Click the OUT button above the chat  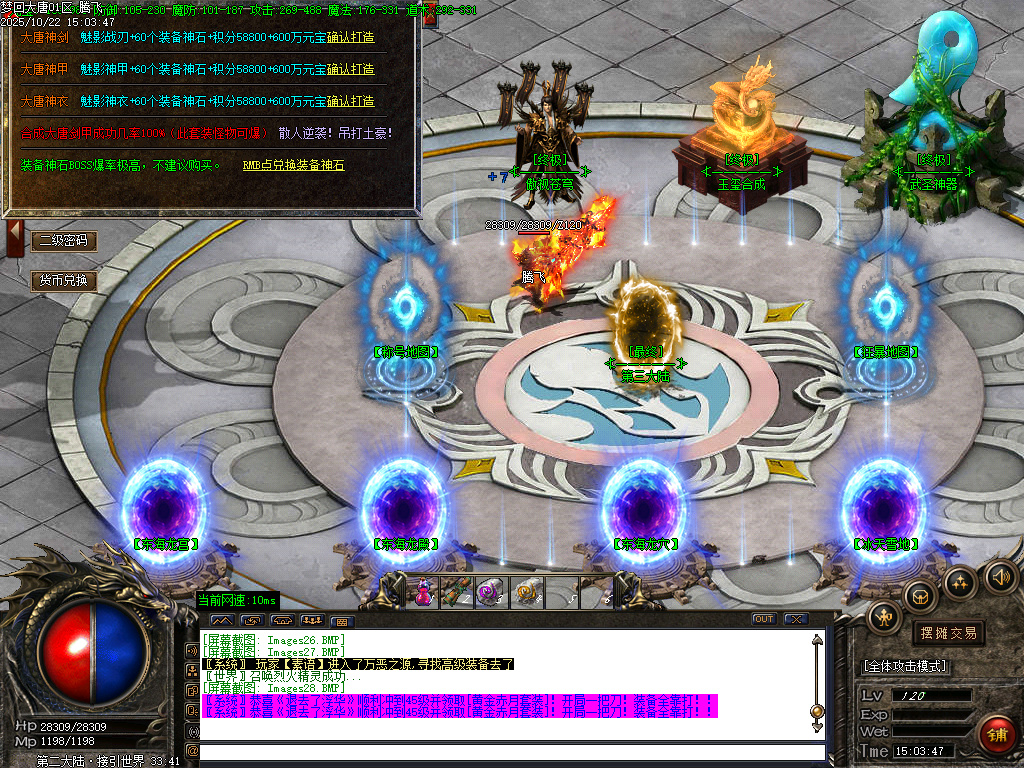764,619
